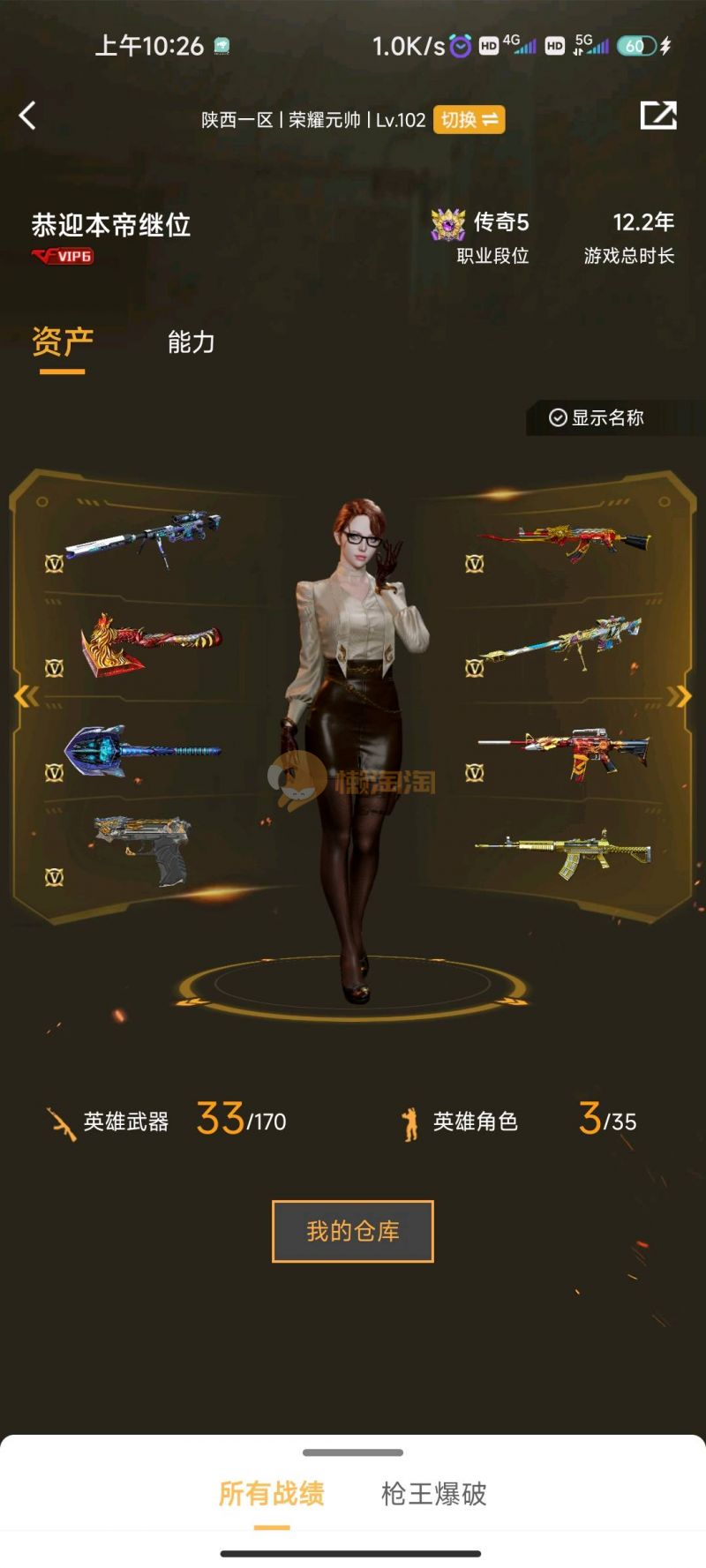This screenshot has width=706, height=1568.
Task: Open the share icon in top-right corner
Action: (x=657, y=116)
